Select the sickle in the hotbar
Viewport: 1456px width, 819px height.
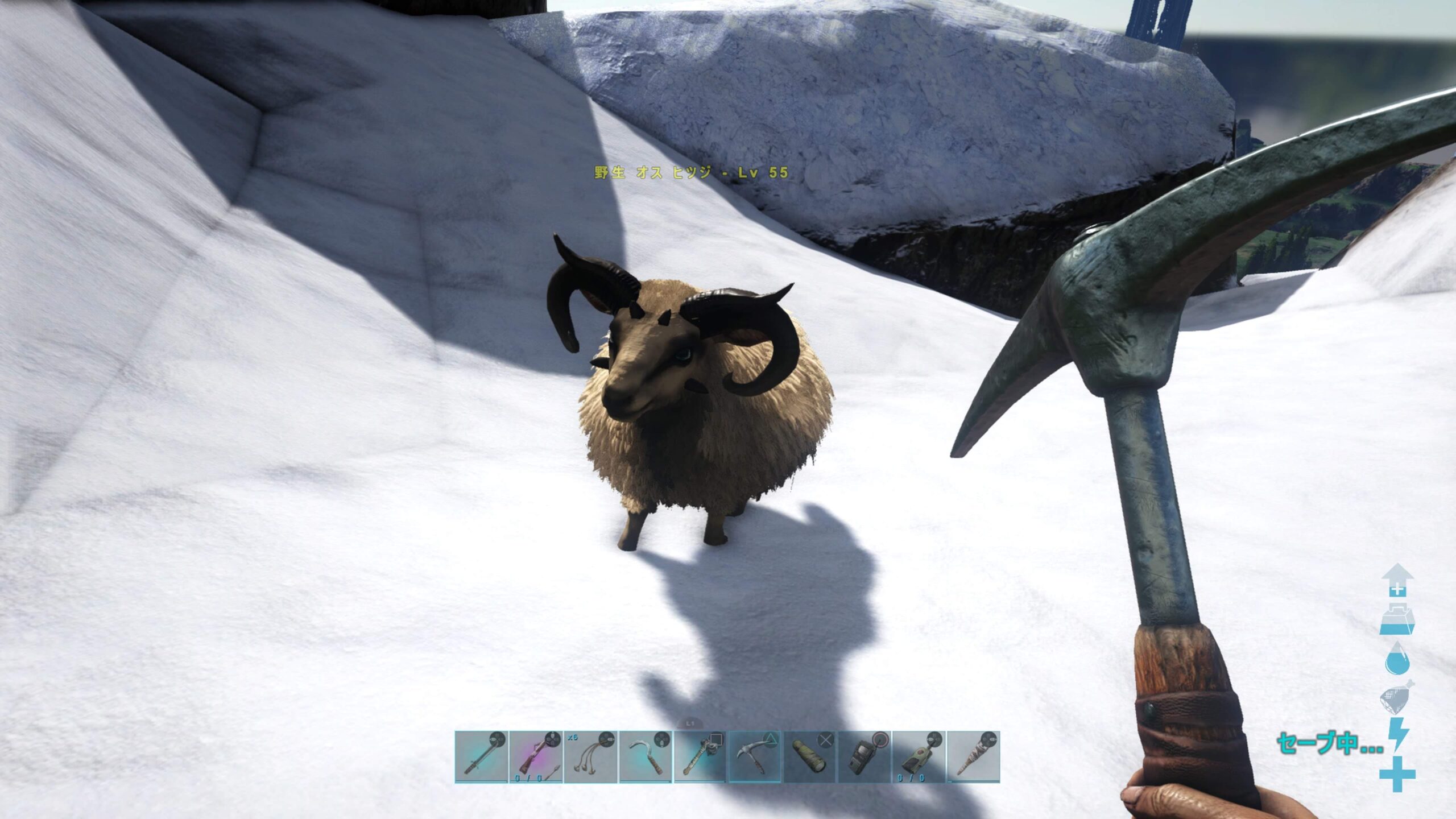tap(646, 757)
